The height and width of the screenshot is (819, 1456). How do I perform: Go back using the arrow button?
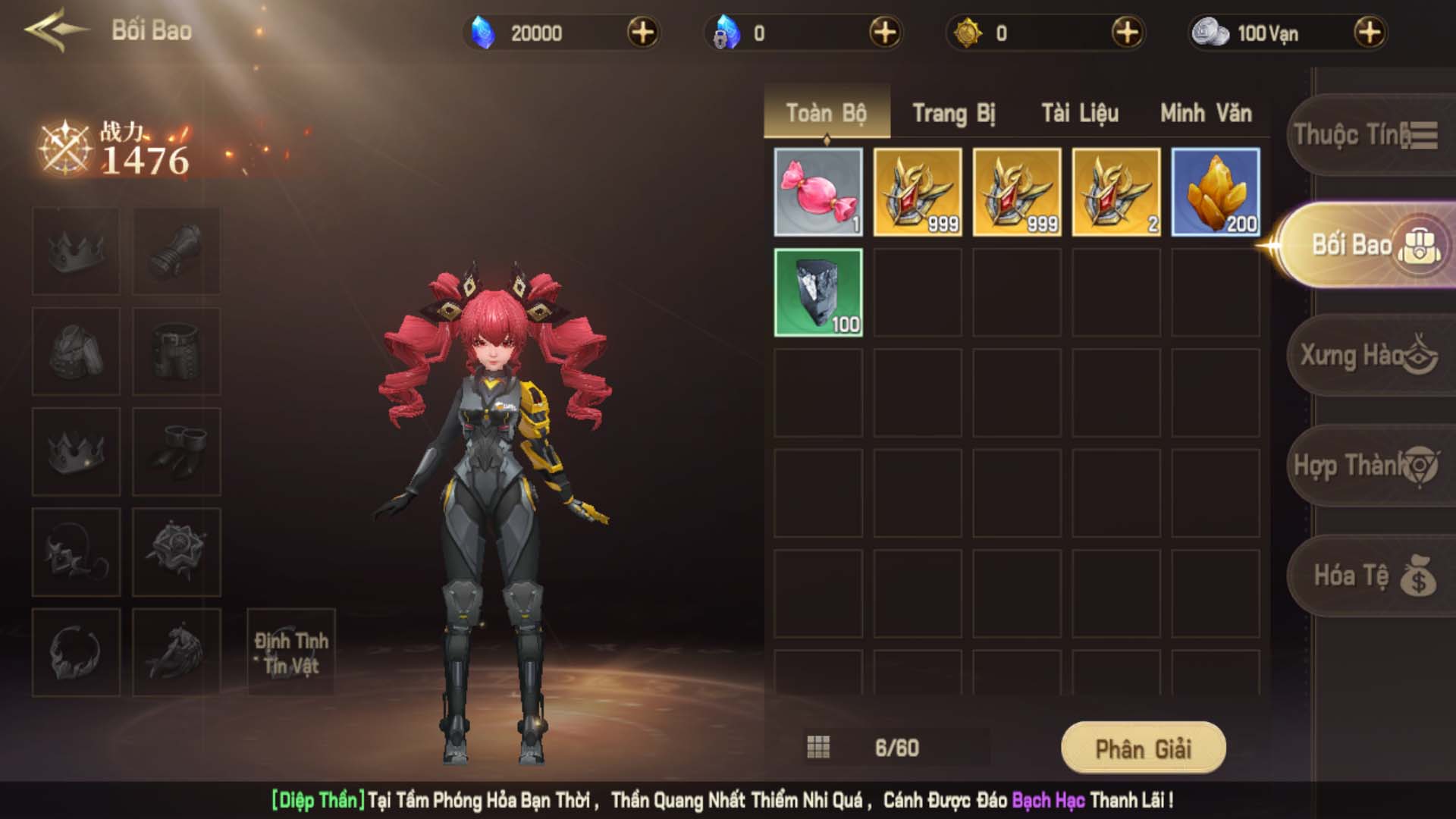tap(55, 30)
